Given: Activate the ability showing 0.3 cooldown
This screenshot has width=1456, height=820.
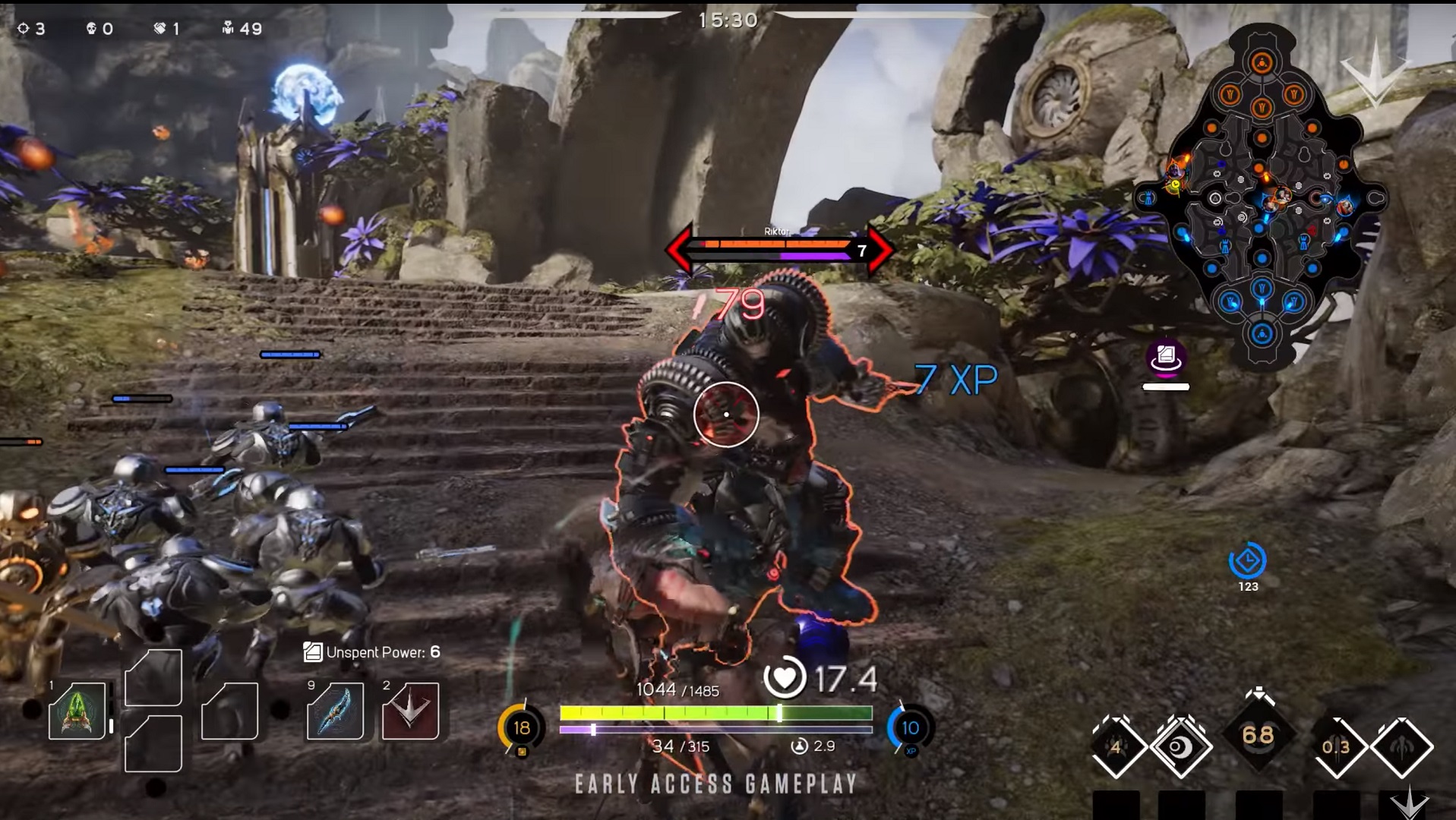Looking at the screenshot, I should [x=1336, y=747].
